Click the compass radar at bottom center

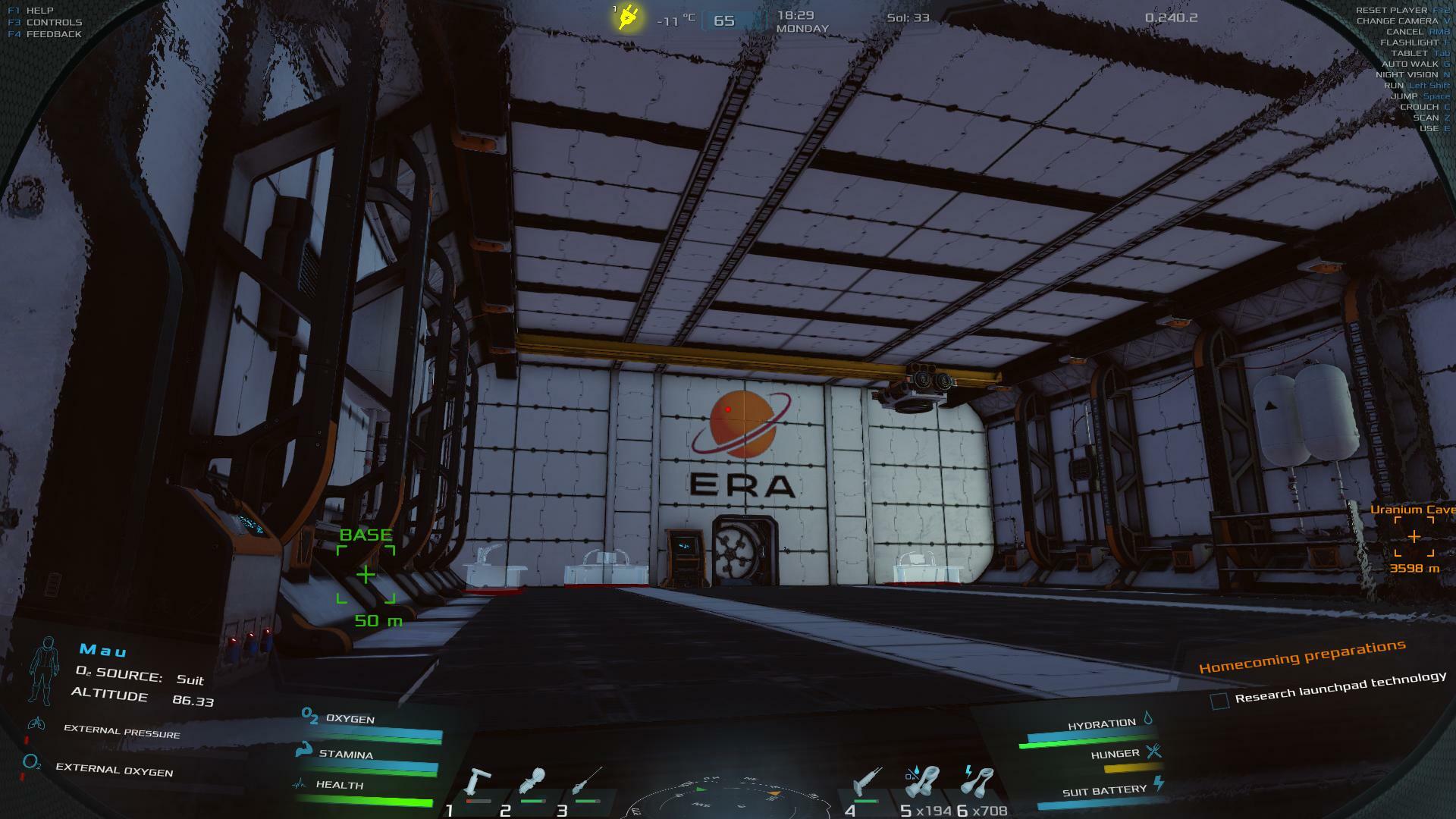point(726,798)
